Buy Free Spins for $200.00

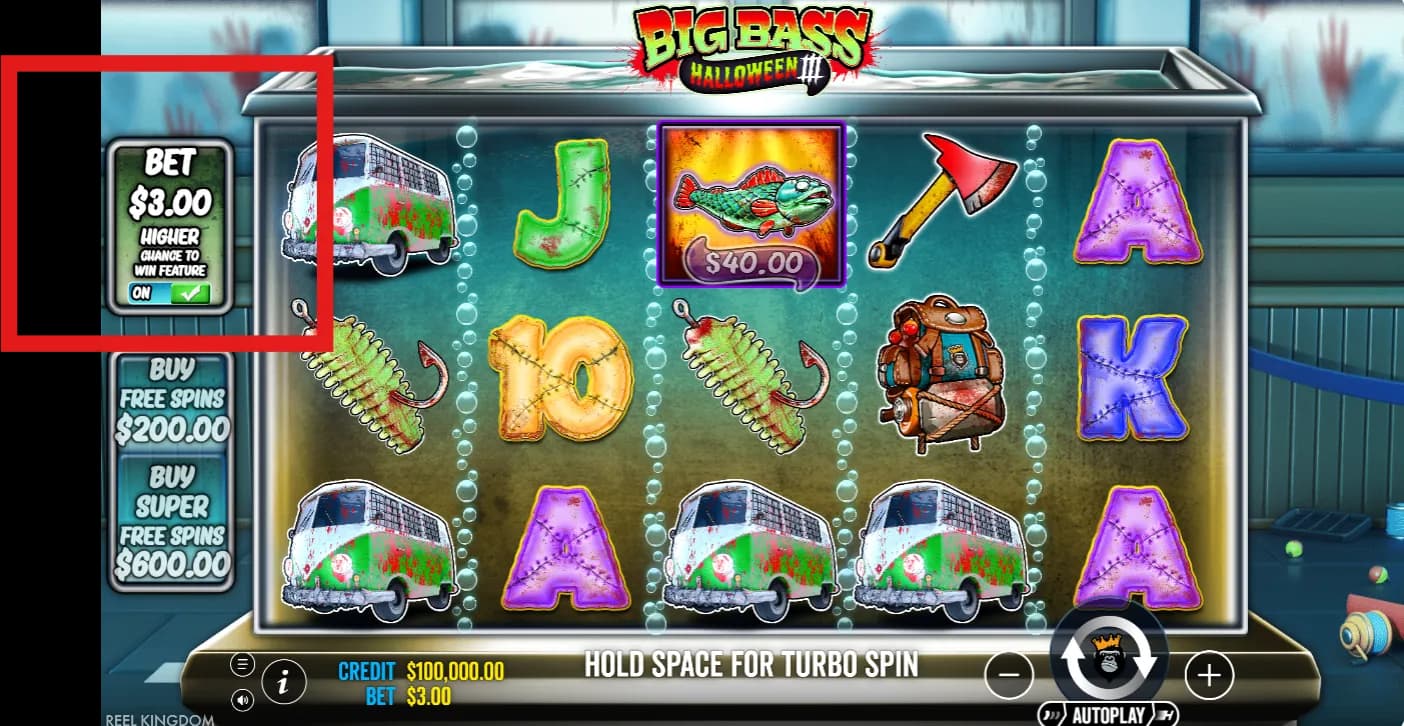point(172,400)
